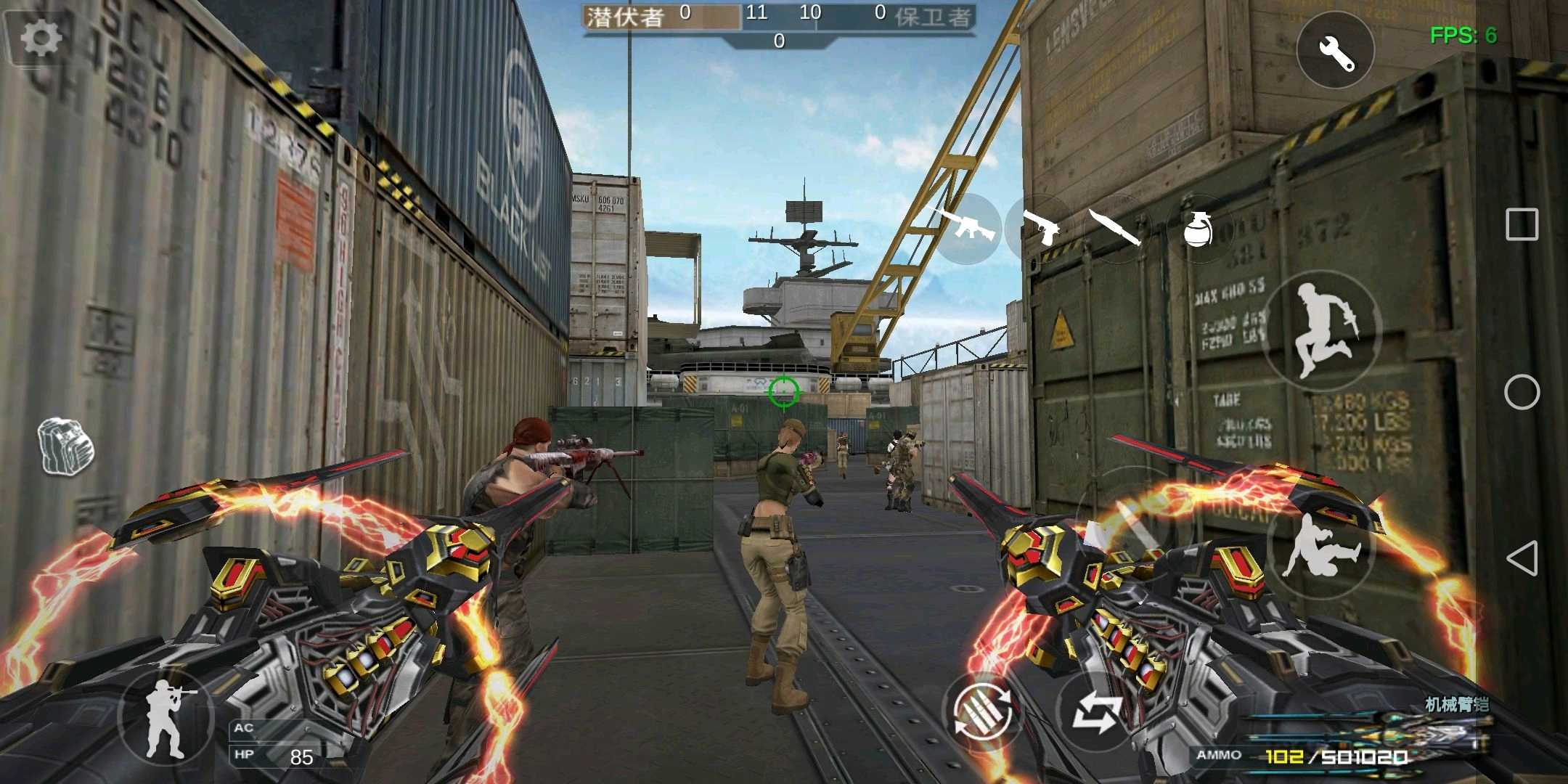Switch to the assault rifle weapon
The width and height of the screenshot is (1568, 784).
click(964, 227)
